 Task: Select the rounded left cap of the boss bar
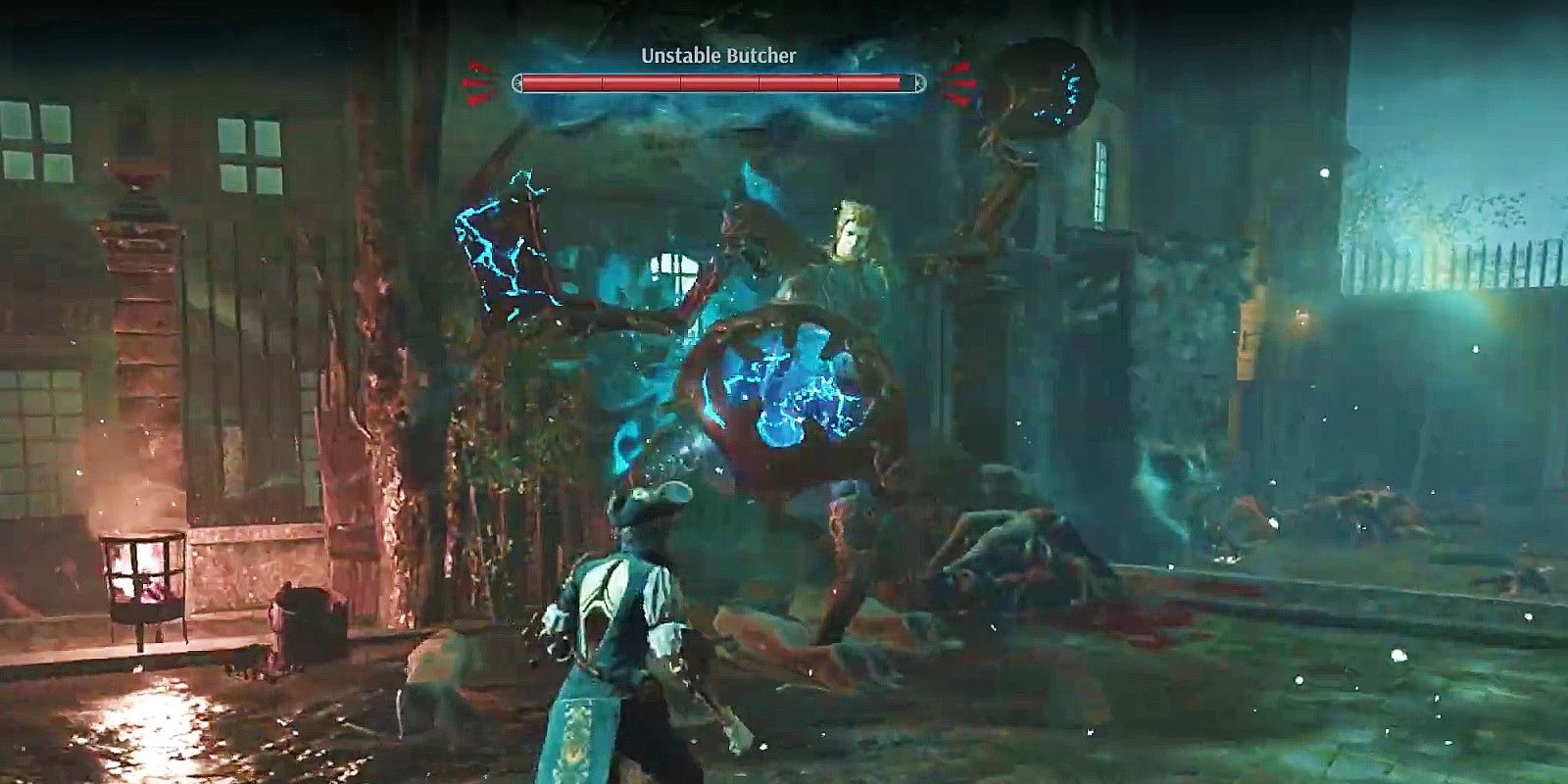pos(517,83)
